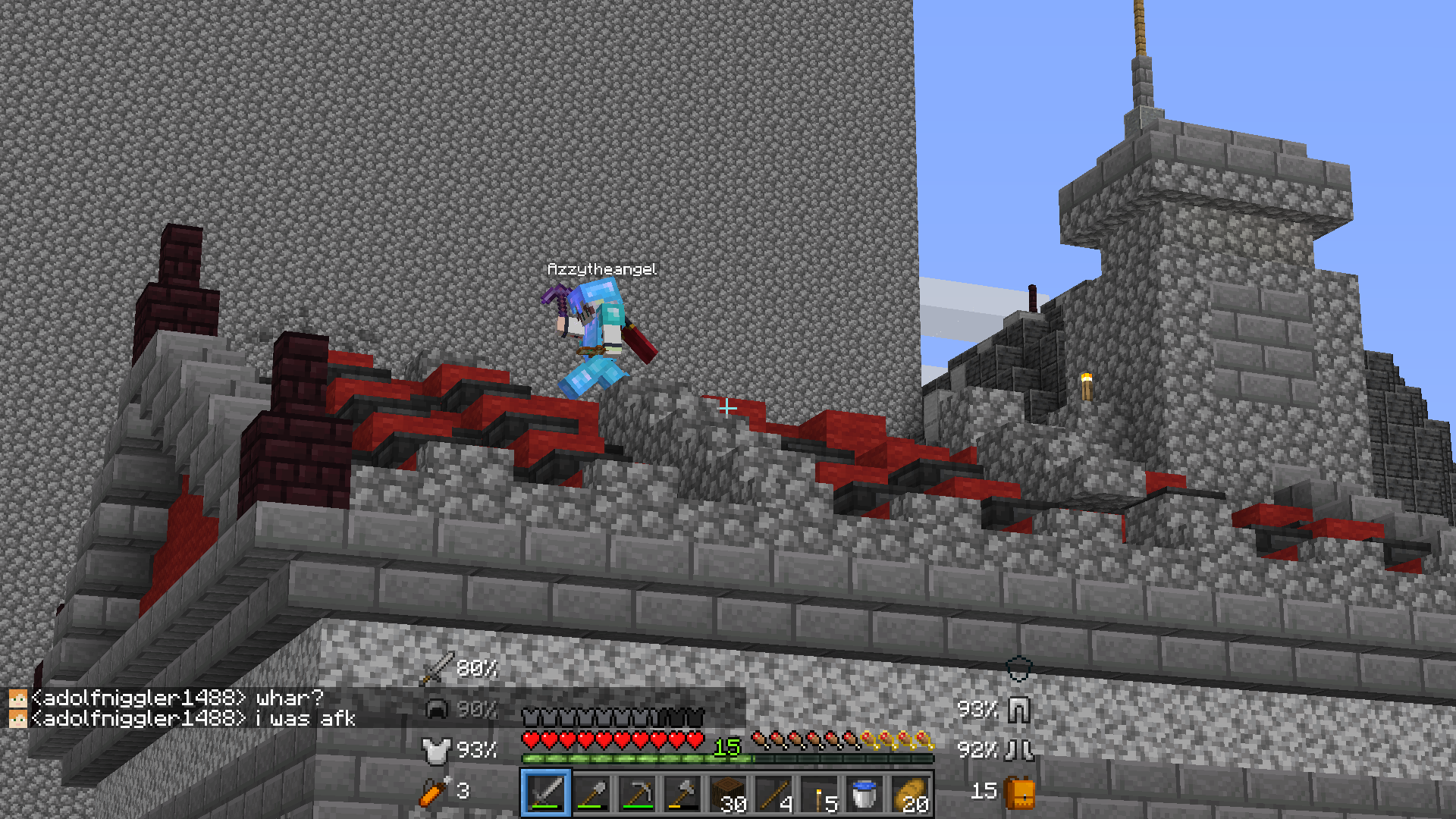Choose the axe in the hotbar

pyautogui.click(x=682, y=794)
